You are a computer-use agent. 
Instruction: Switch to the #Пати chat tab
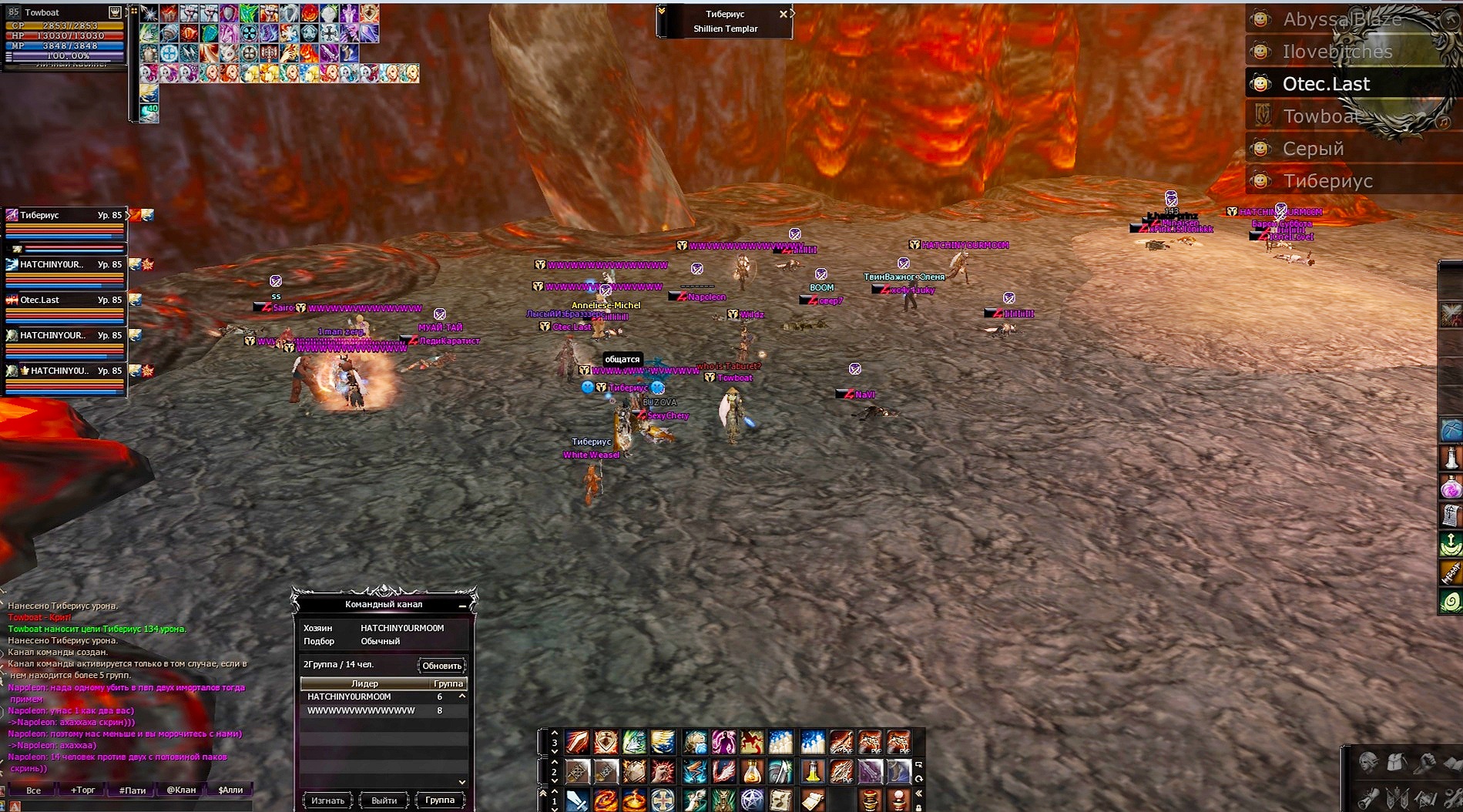click(x=133, y=790)
